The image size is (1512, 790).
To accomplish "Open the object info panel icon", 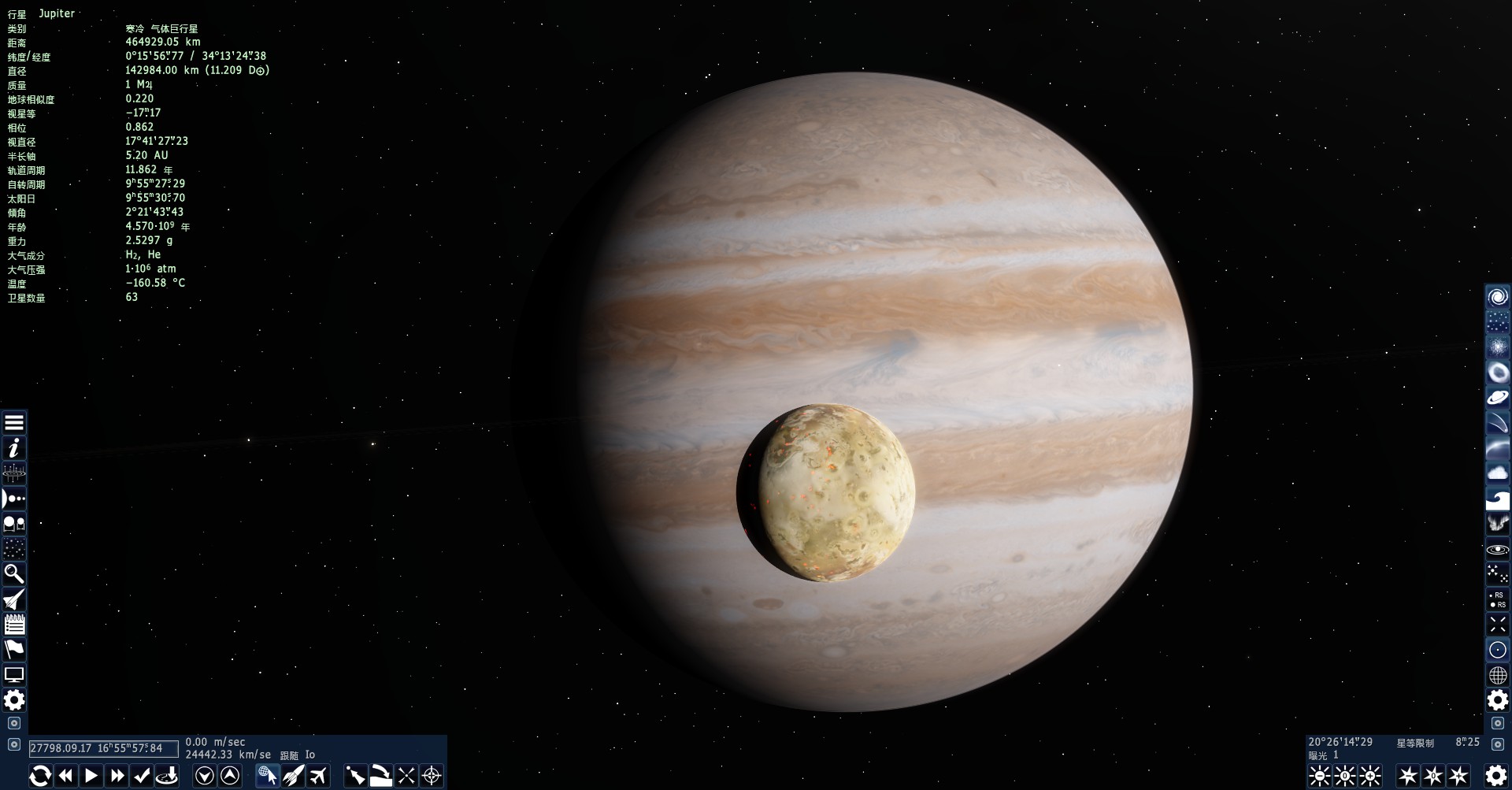I will coord(14,448).
